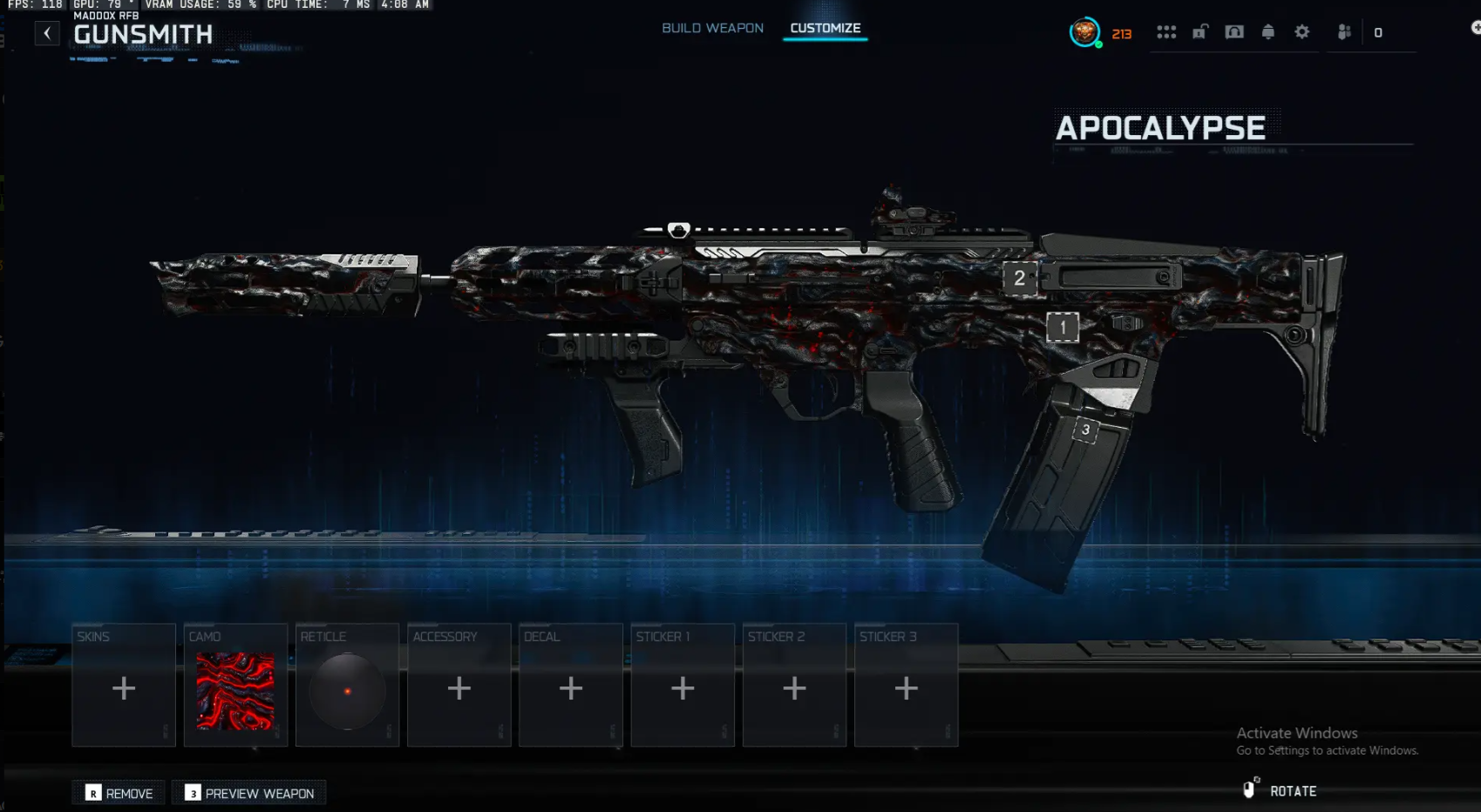The width and height of the screenshot is (1481, 812).
Task: Click the PREVIEW WEAPON button
Action: pos(248,793)
